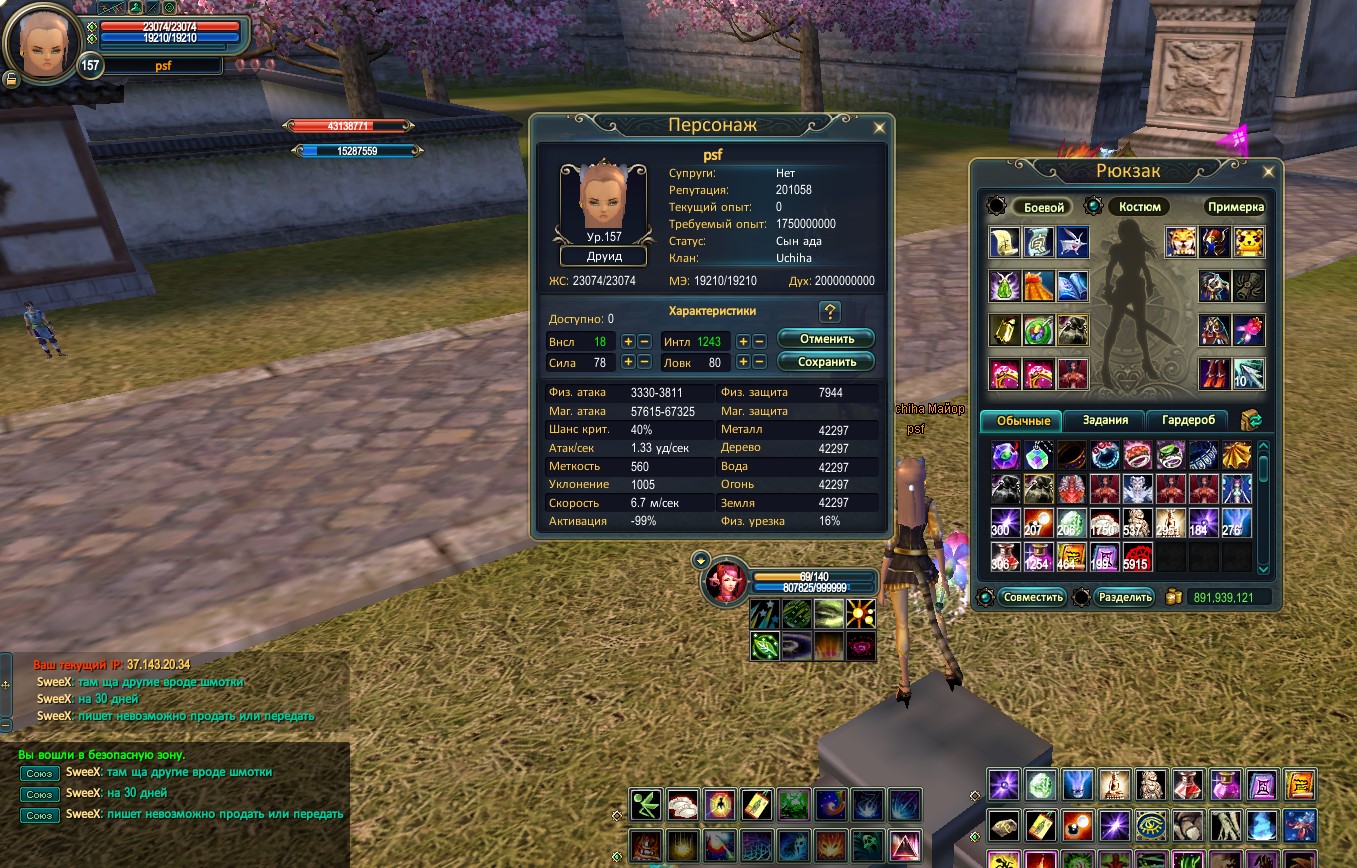Click the green player status icon above the HP bar
This screenshot has width=1357, height=868.
[136, 8]
